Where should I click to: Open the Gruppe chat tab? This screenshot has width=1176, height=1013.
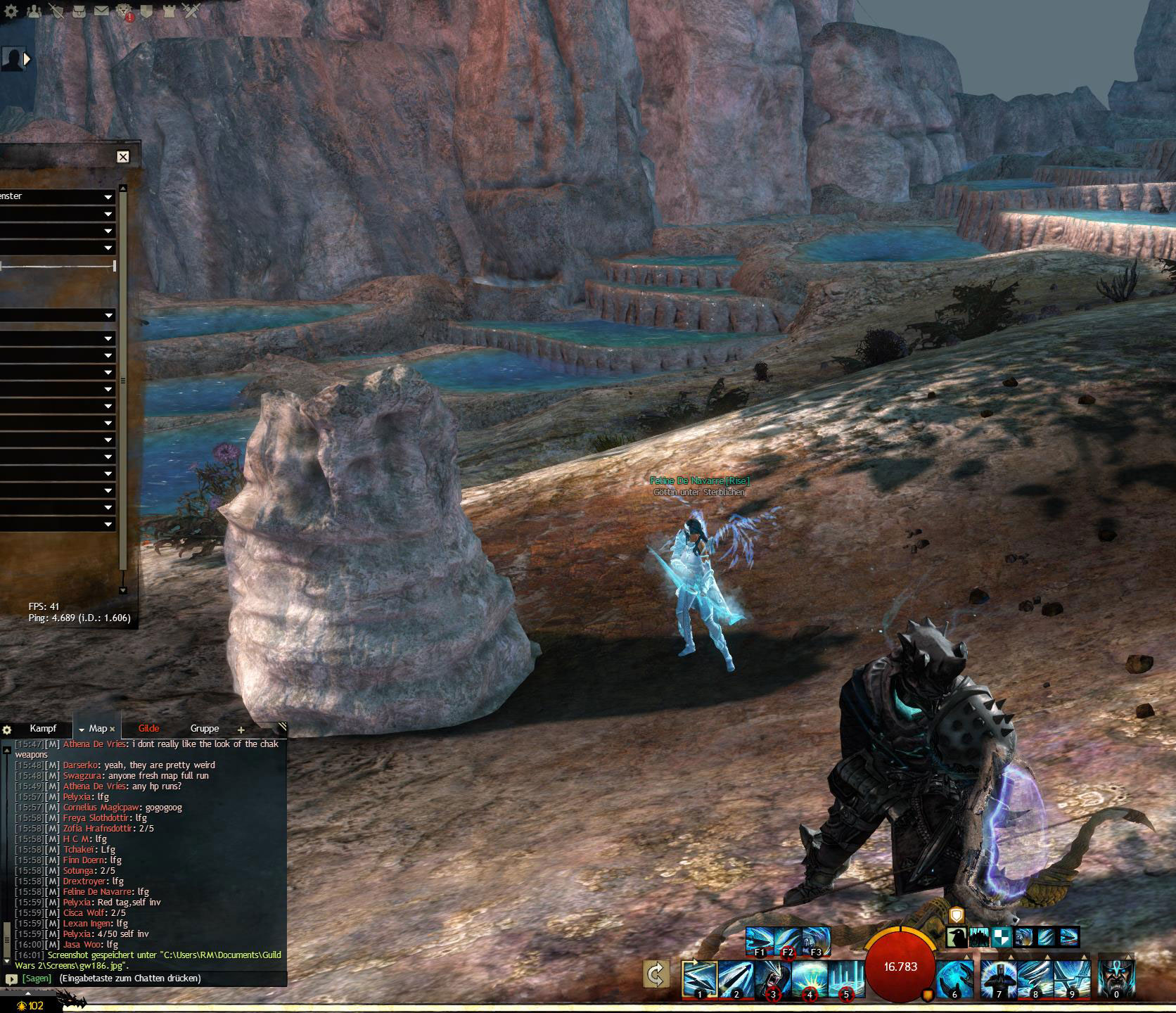click(x=204, y=729)
